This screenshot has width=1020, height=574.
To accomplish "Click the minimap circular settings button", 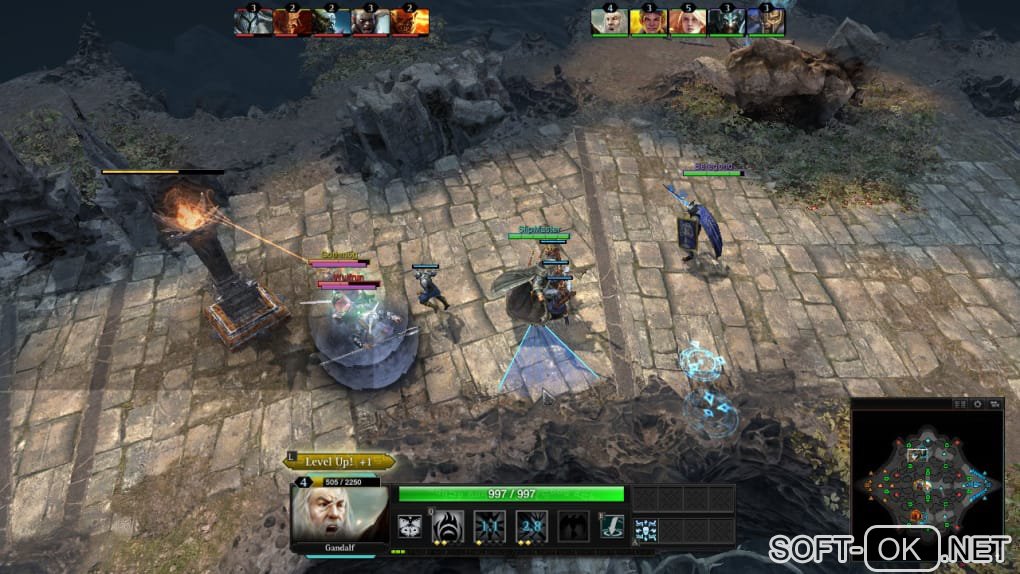I will tap(977, 404).
